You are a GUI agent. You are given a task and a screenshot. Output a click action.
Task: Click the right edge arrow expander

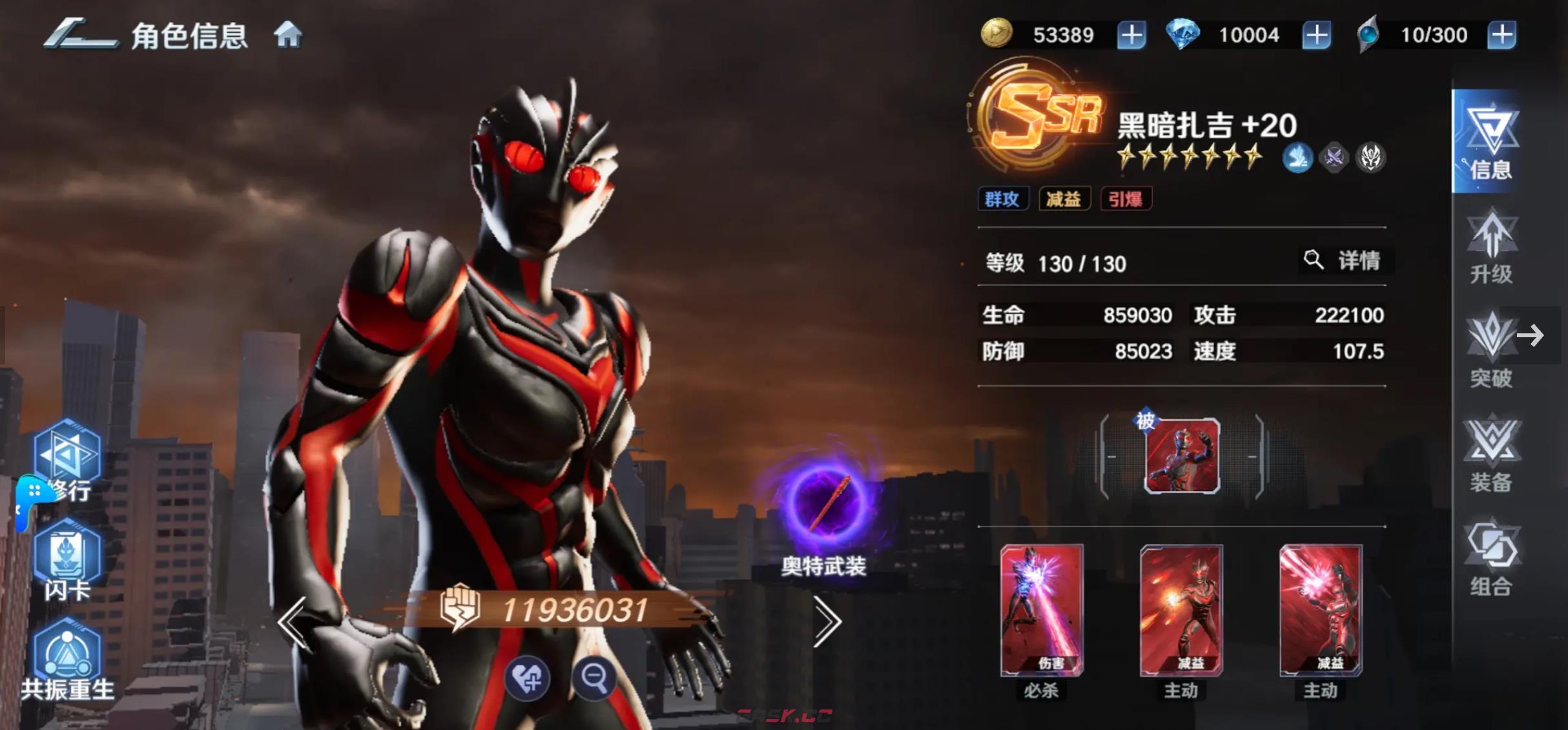pyautogui.click(x=1531, y=335)
